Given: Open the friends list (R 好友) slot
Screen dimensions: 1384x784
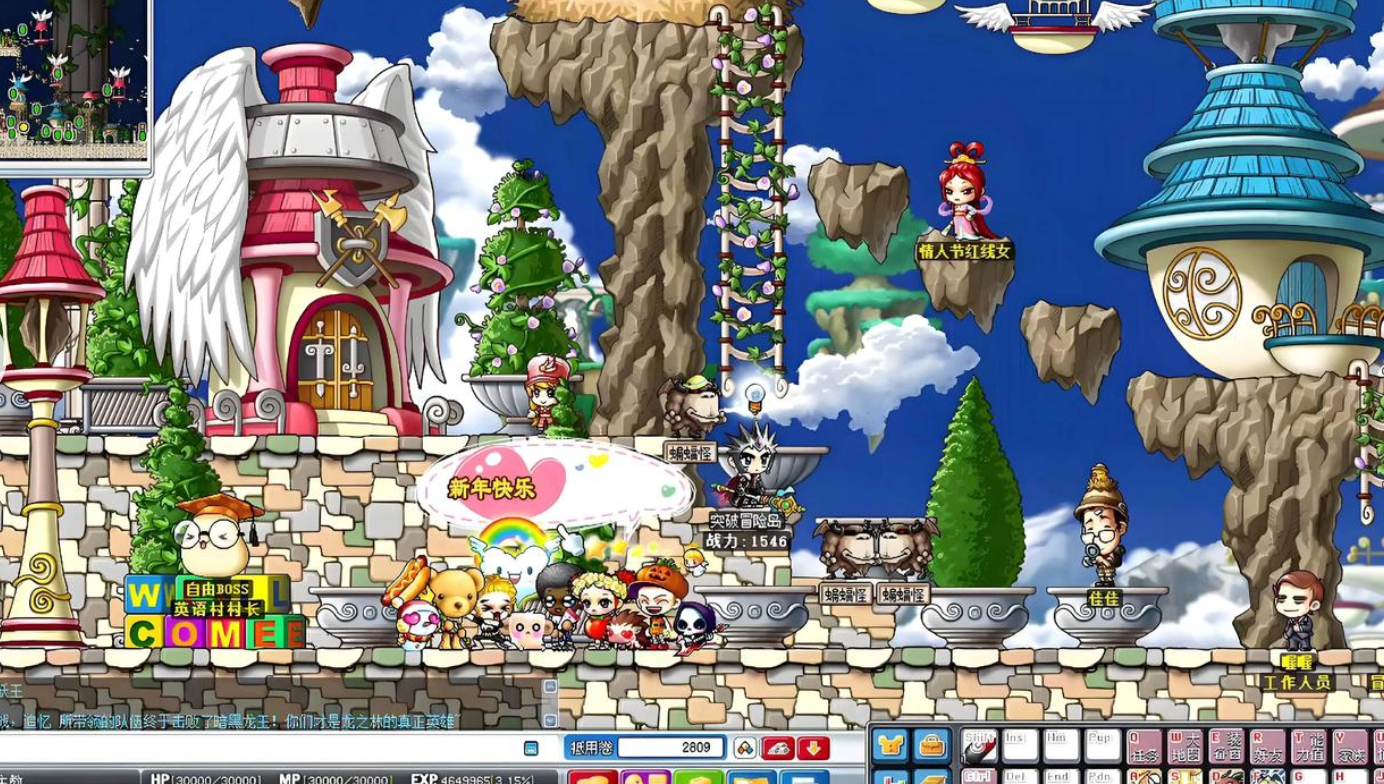Looking at the screenshot, I should pyautogui.click(x=1268, y=747).
